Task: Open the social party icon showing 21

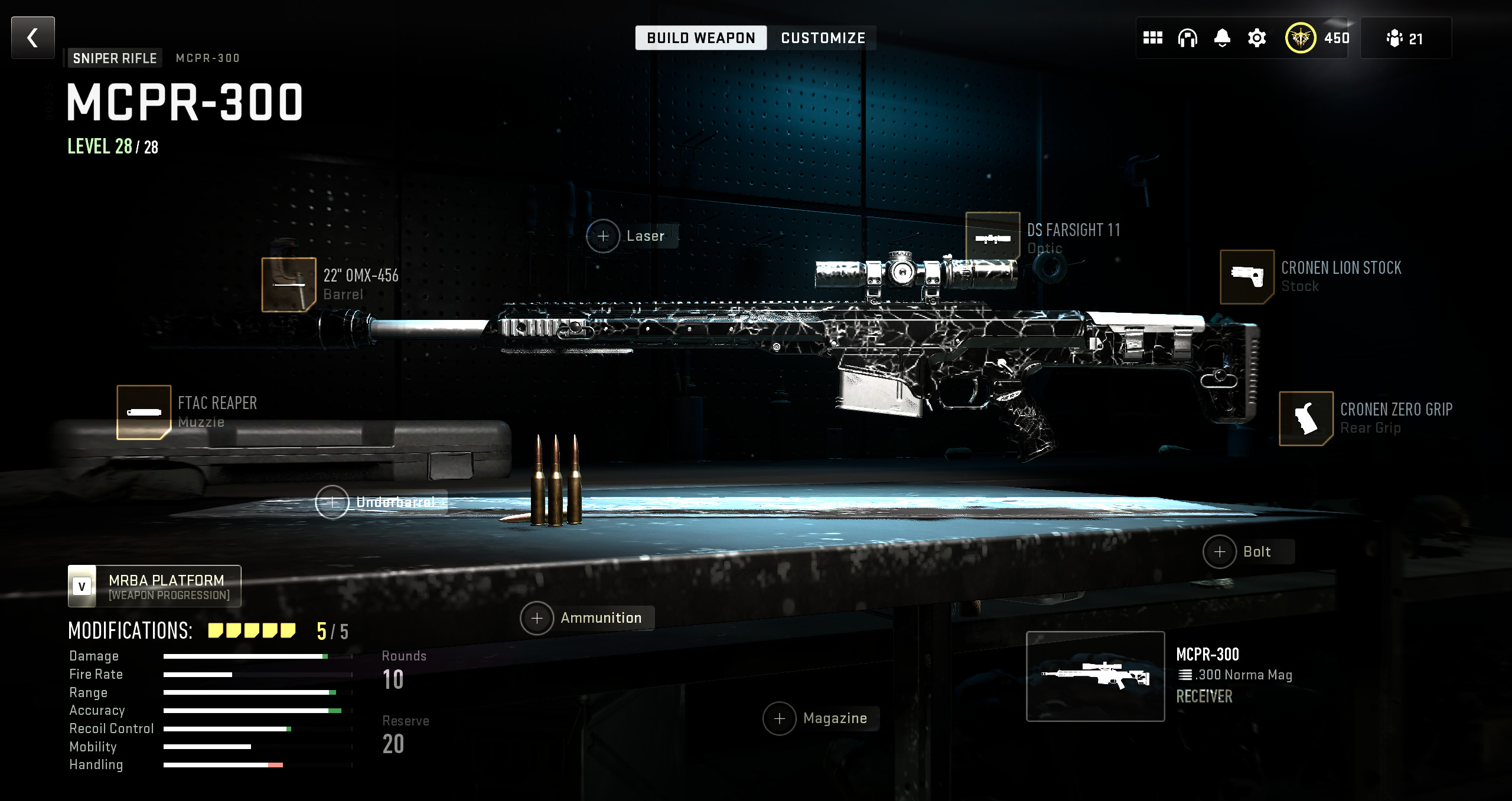Action: [1405, 38]
